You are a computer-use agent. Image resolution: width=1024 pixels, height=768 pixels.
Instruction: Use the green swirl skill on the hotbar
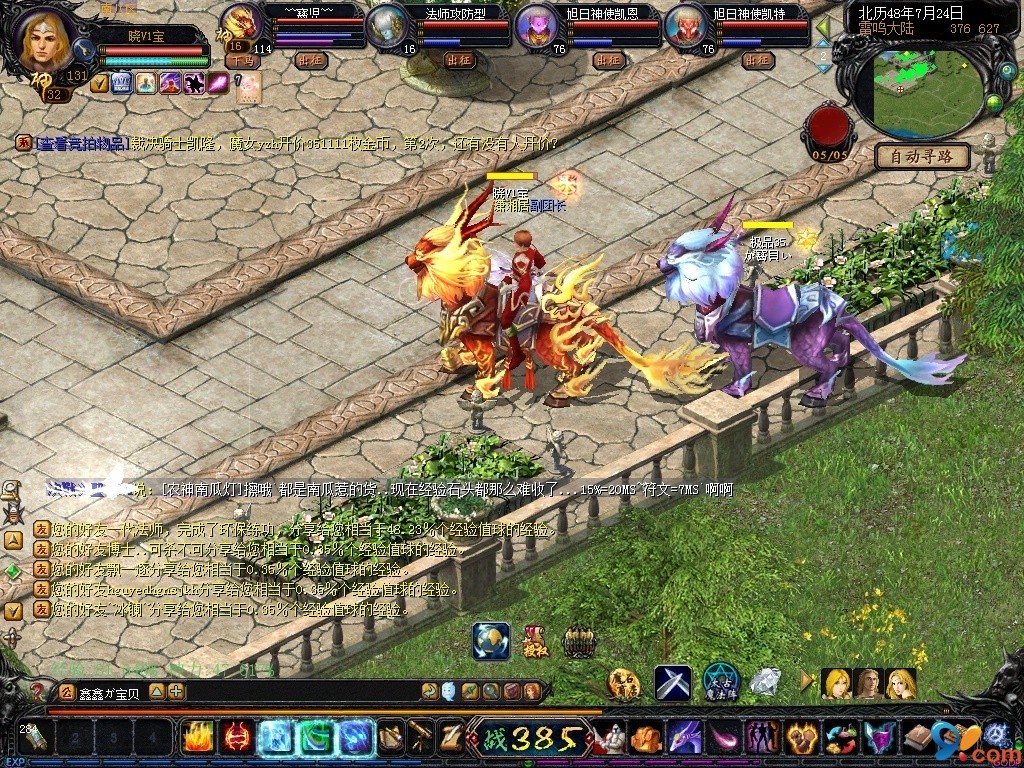(x=316, y=738)
